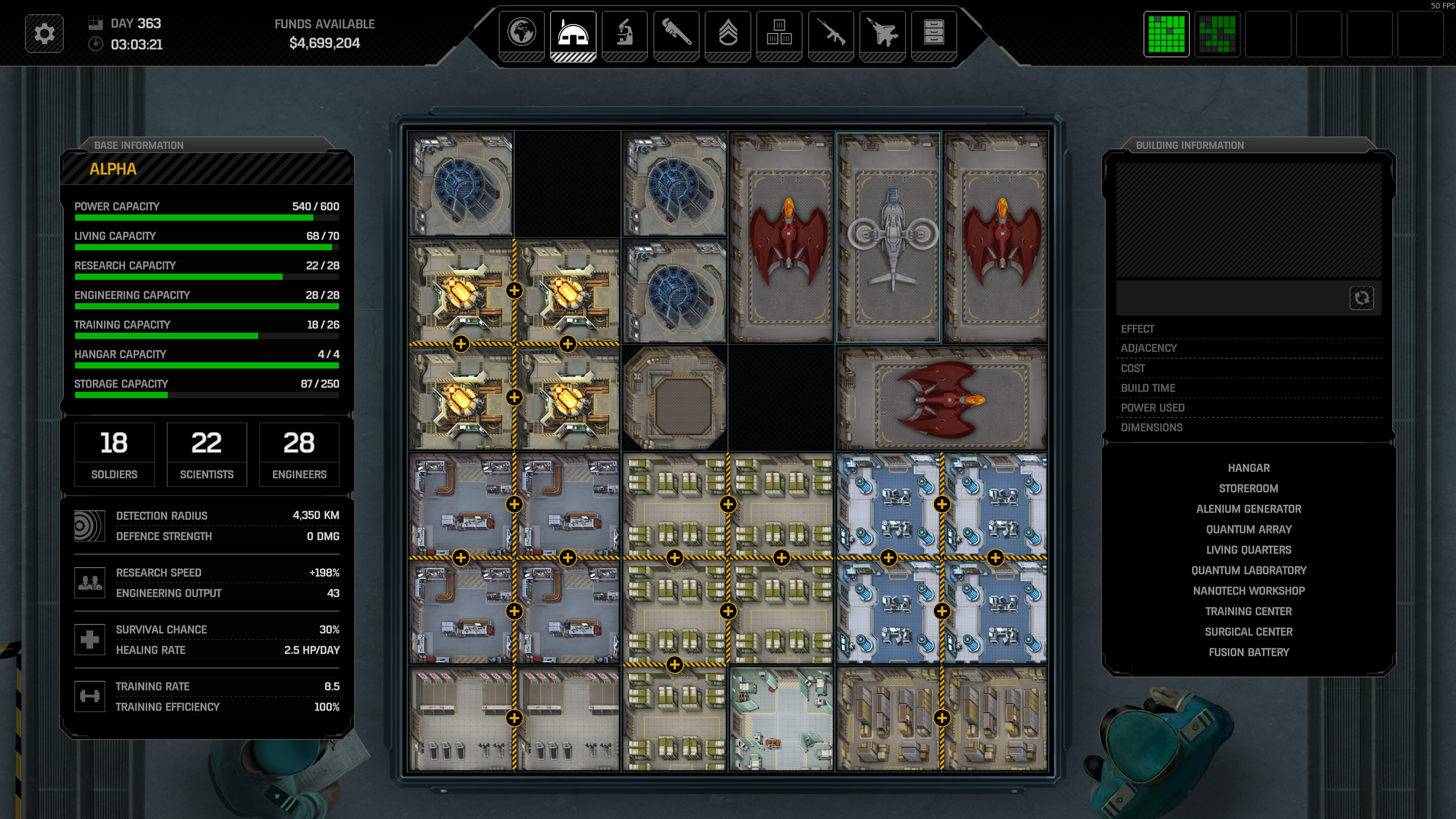This screenshot has height=819, width=1456.
Task: Select the bright green base slot
Action: click(1167, 34)
